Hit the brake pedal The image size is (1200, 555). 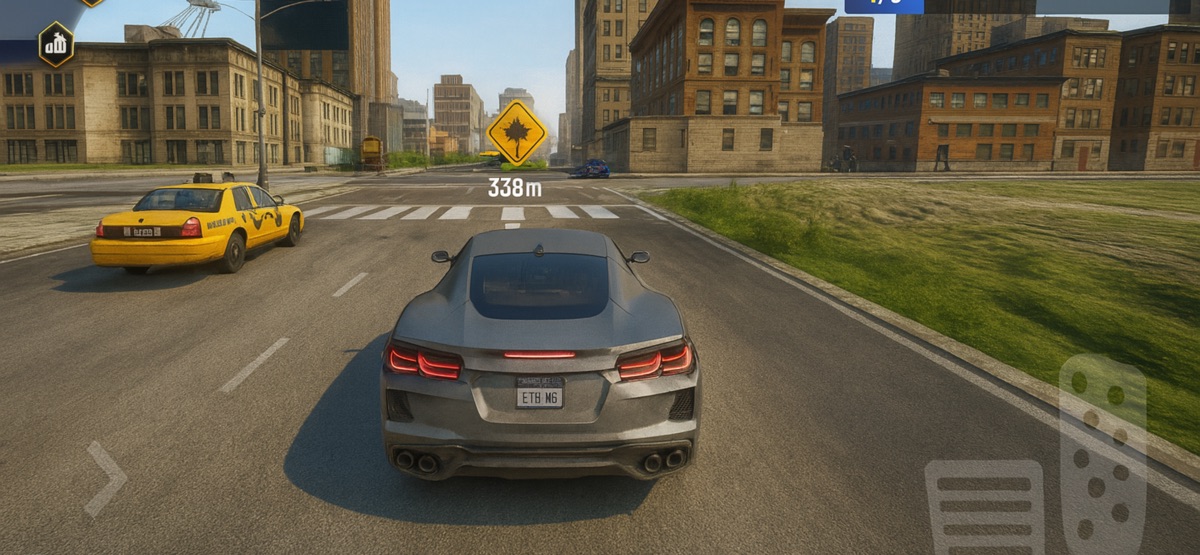point(984,506)
